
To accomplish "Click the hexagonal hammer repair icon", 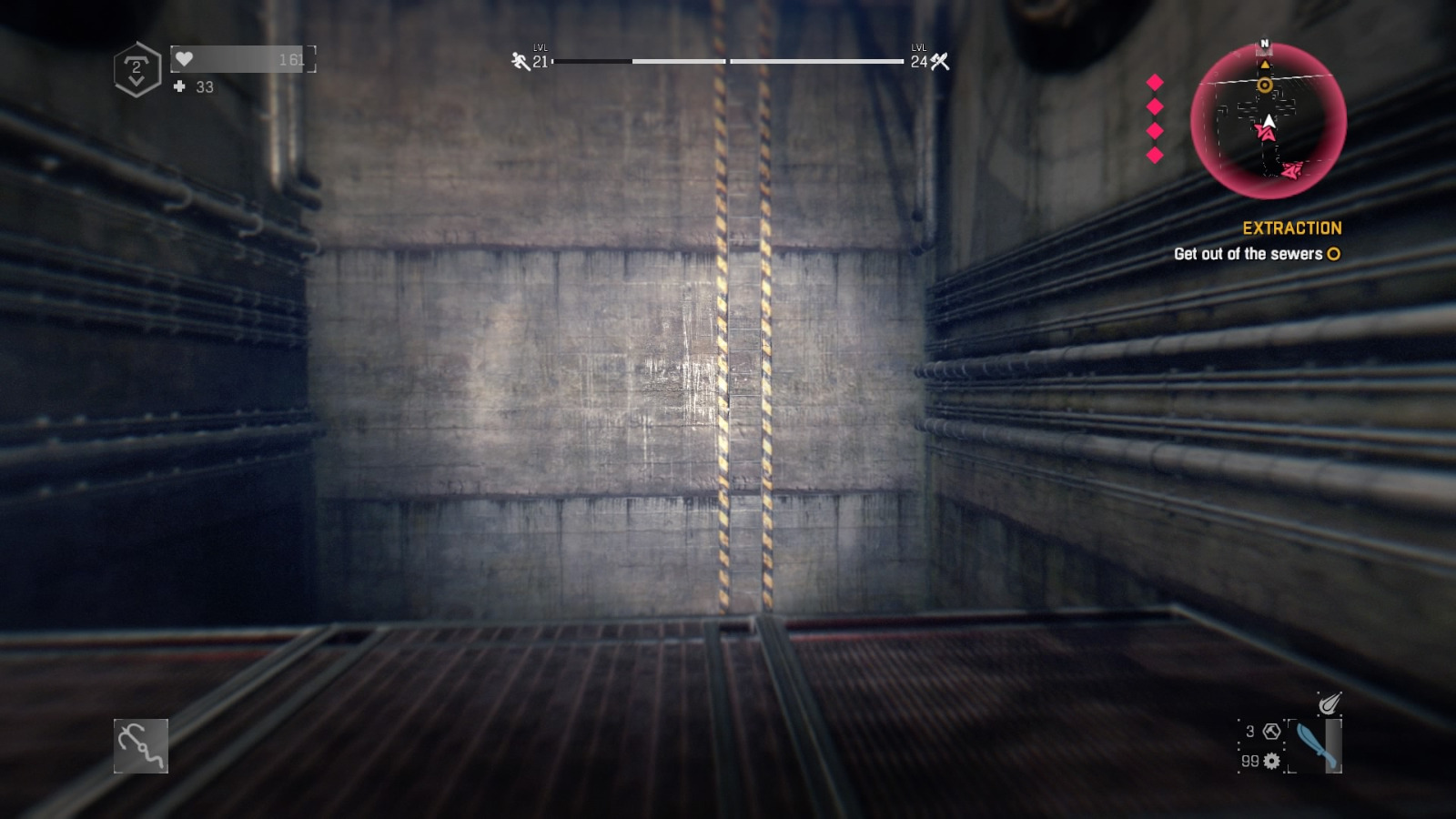I will tap(1271, 731).
